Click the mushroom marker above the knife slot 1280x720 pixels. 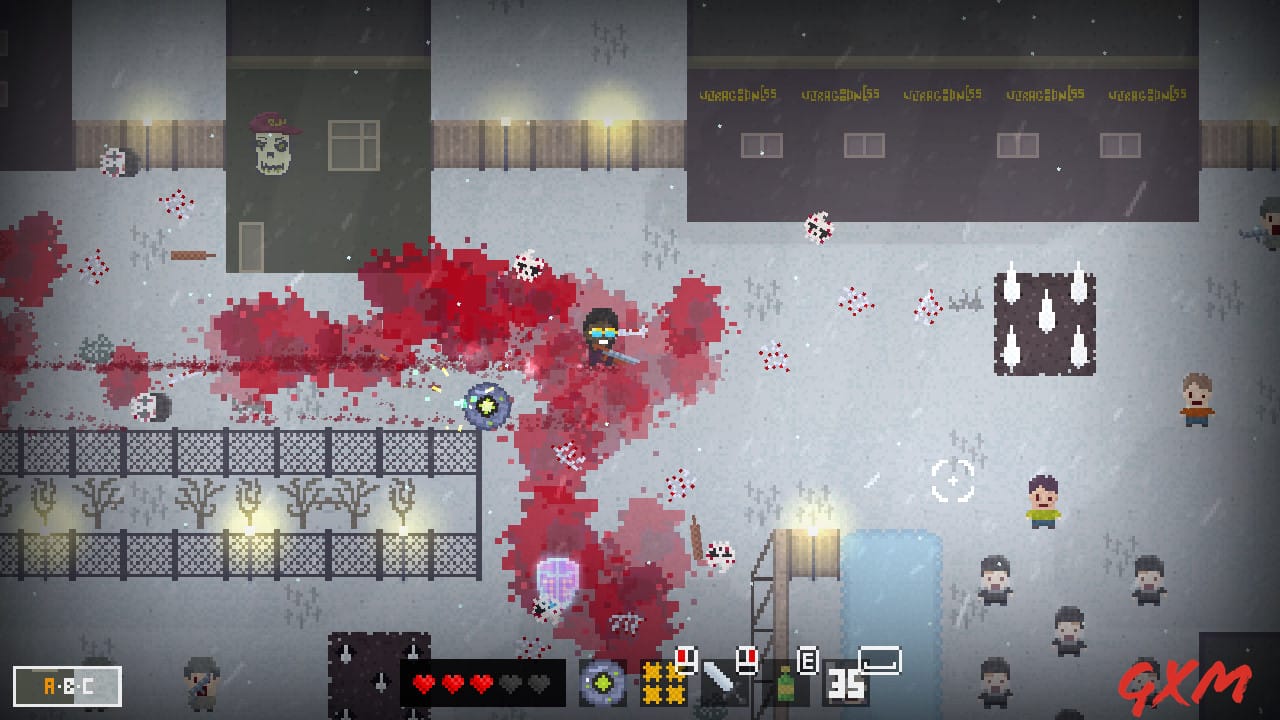(x=687, y=659)
